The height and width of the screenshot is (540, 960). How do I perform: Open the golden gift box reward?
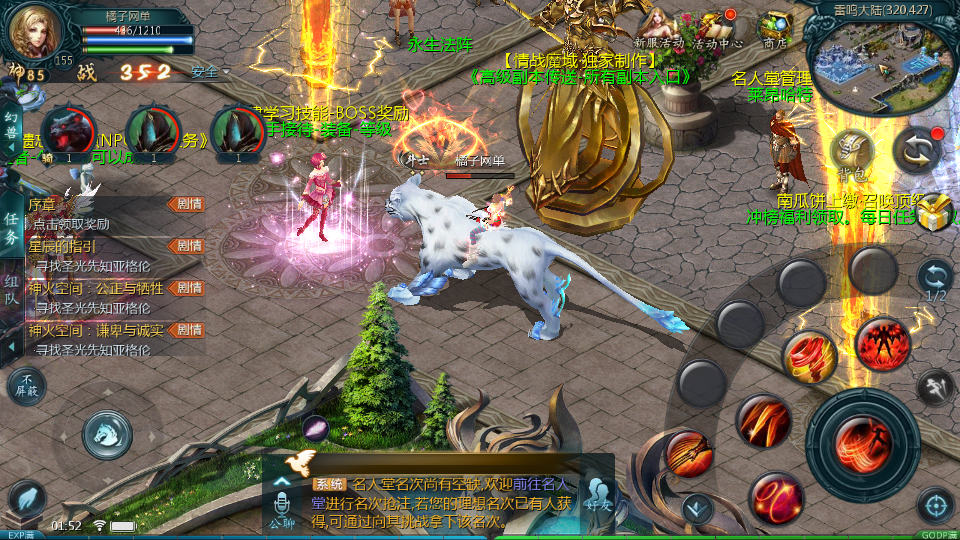(x=935, y=212)
